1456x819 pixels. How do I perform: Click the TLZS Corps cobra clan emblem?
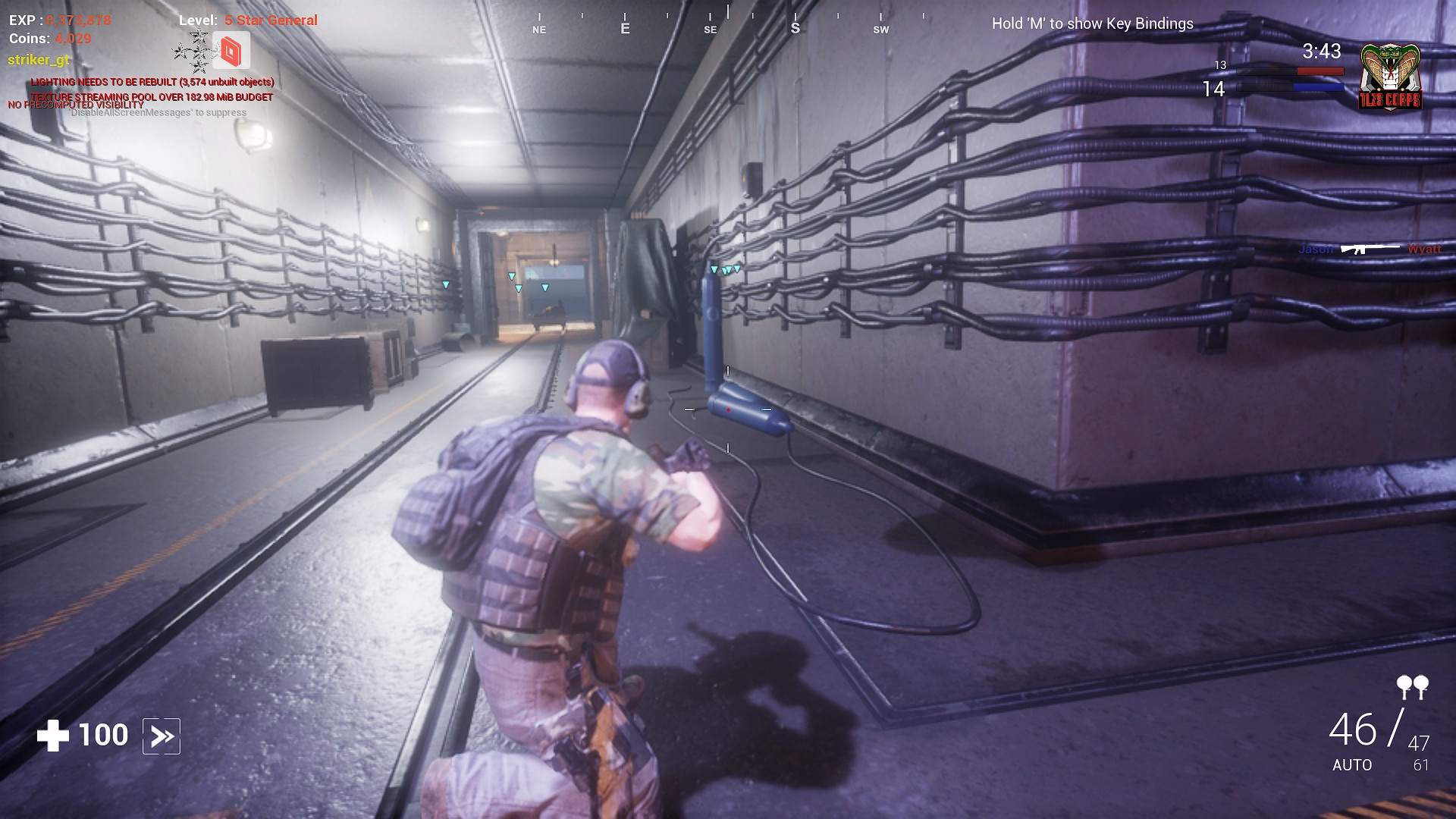coord(1390,76)
